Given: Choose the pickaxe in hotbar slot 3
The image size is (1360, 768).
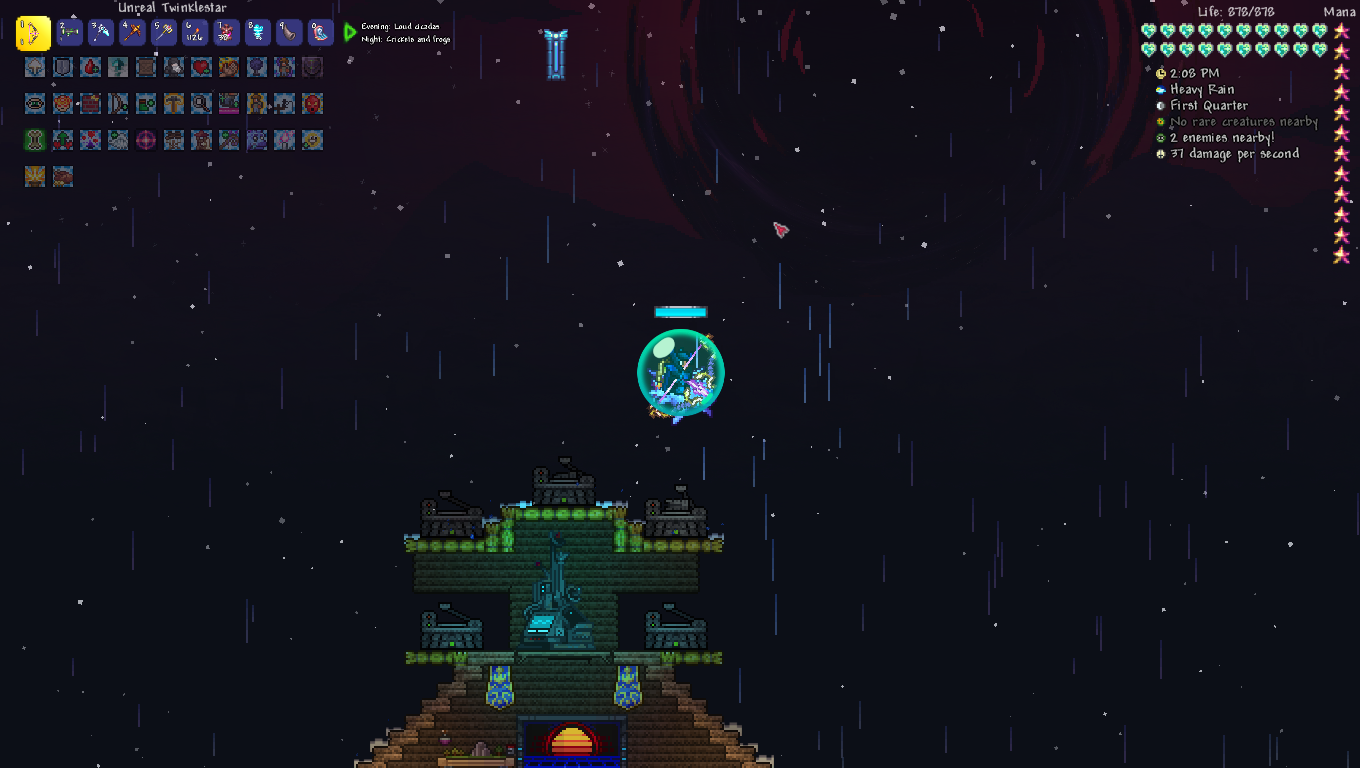Looking at the screenshot, I should point(101,33).
